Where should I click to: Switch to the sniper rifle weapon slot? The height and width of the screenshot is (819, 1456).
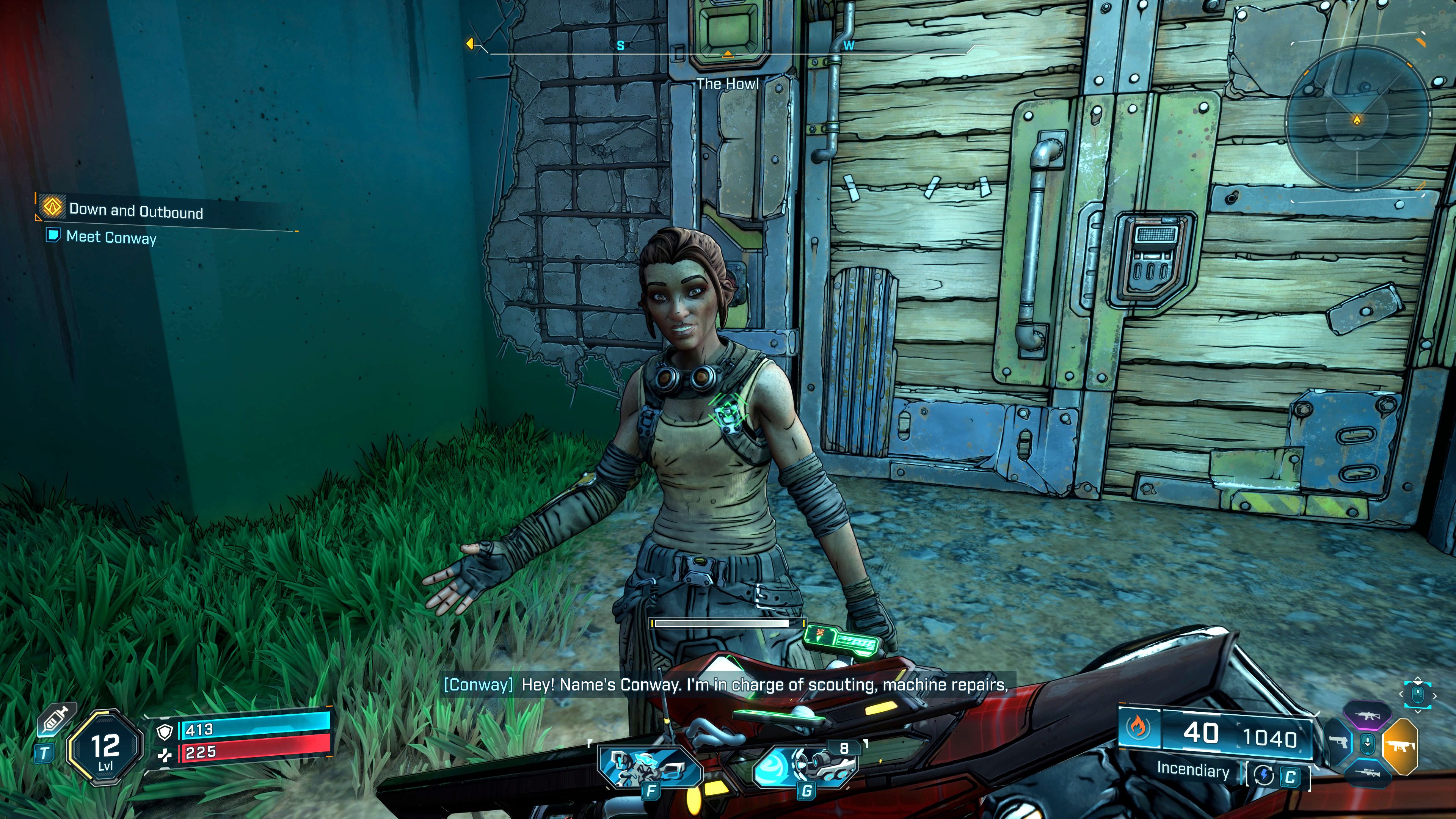[1367, 772]
